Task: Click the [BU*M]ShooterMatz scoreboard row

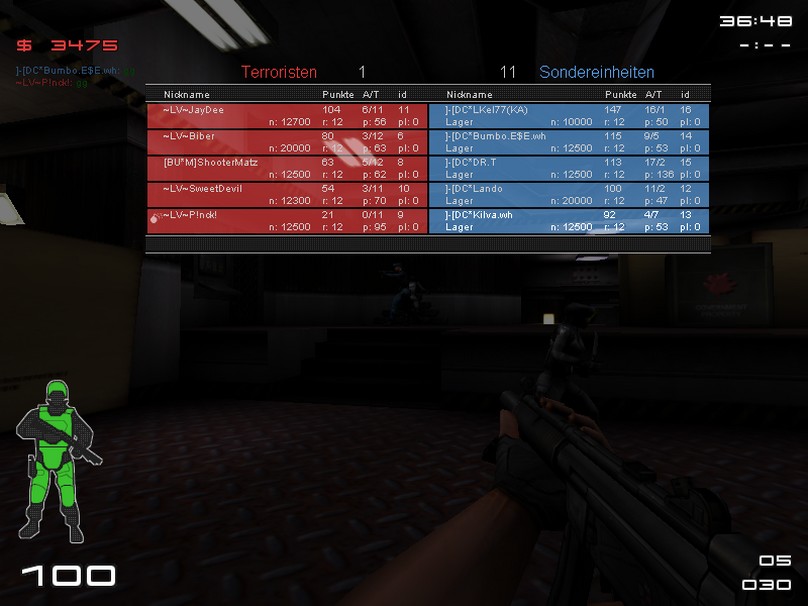Action: point(286,168)
